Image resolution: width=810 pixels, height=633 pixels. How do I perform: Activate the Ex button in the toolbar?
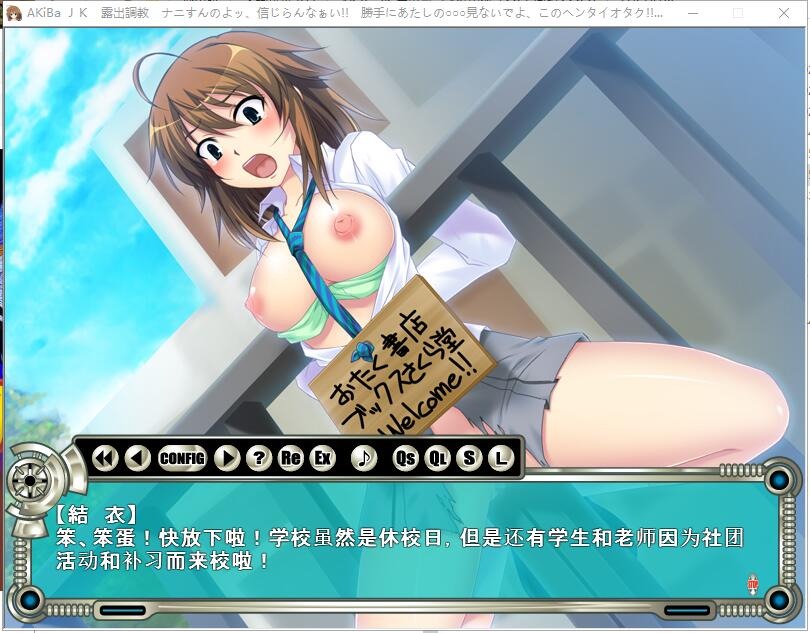tap(322, 458)
